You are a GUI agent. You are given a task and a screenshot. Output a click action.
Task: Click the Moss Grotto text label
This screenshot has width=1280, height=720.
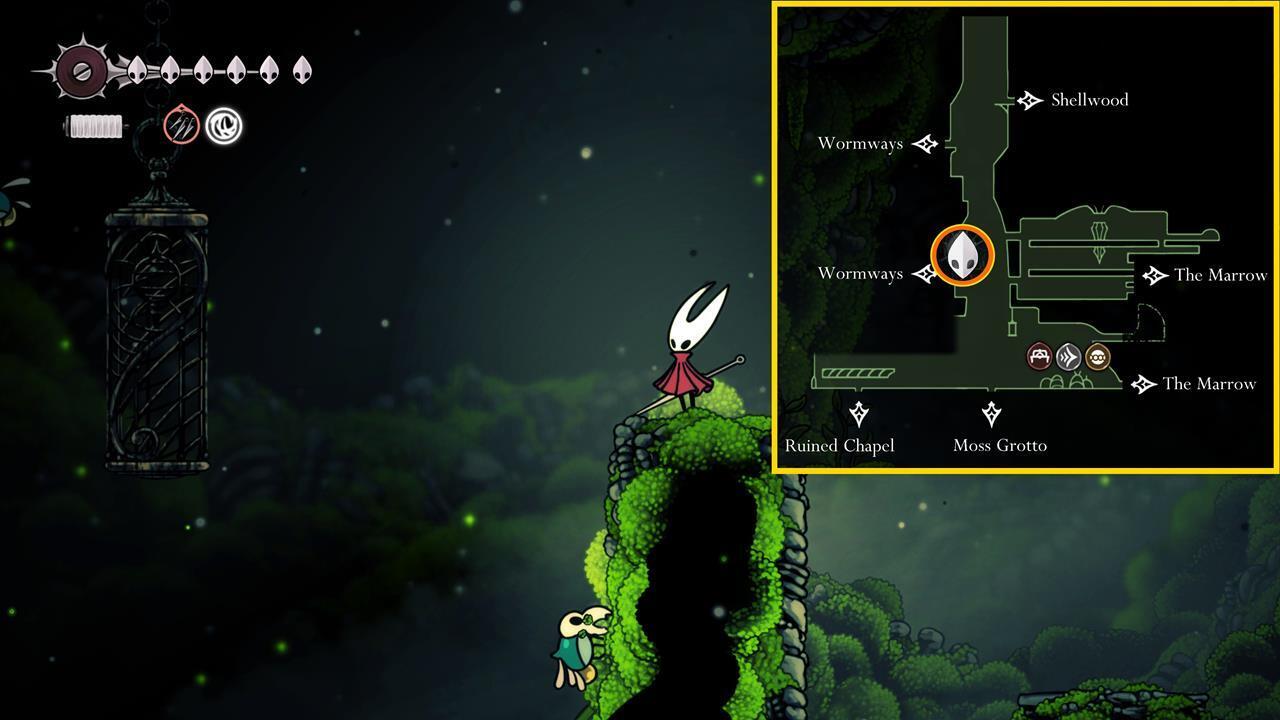click(1000, 446)
